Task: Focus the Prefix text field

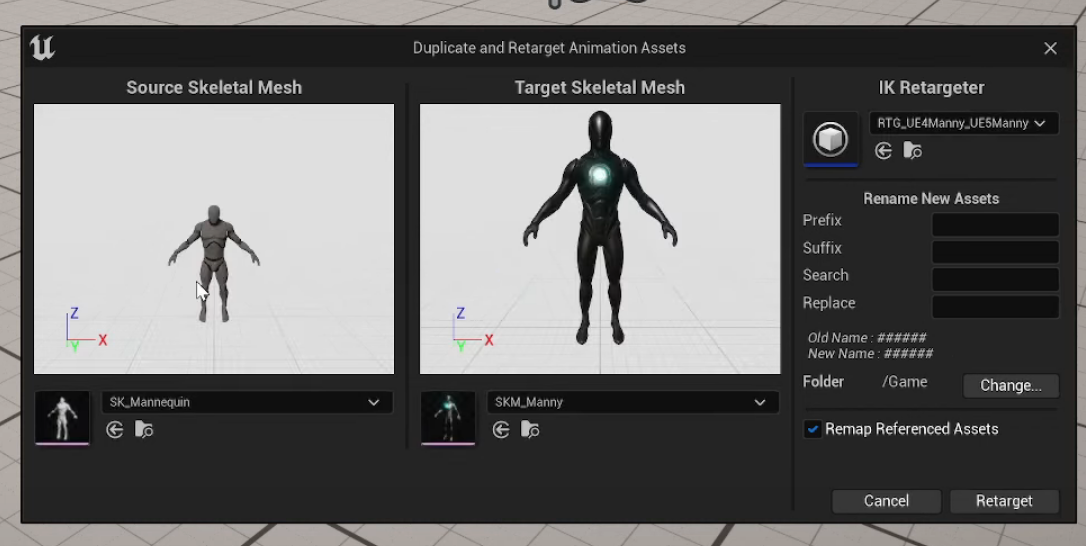Action: [x=995, y=224]
